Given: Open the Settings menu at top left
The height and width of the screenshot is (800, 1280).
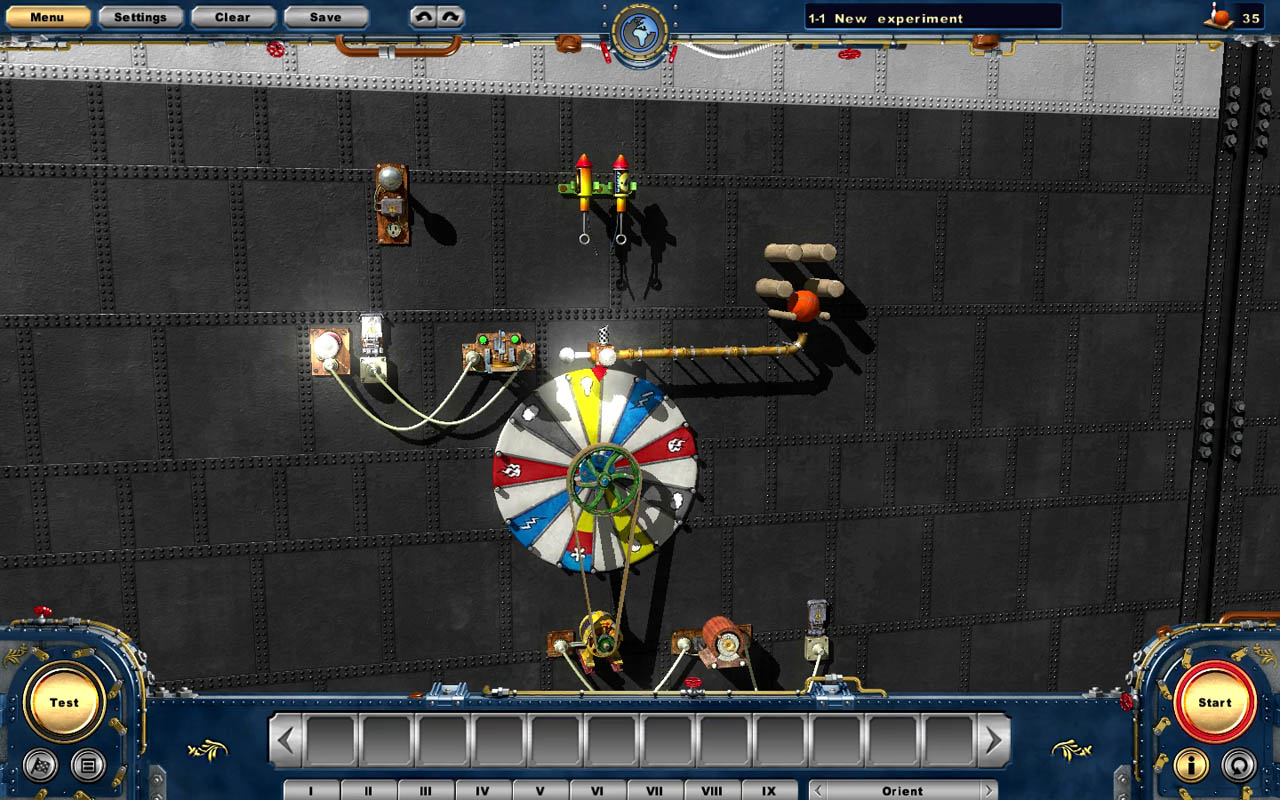Looking at the screenshot, I should click(140, 17).
